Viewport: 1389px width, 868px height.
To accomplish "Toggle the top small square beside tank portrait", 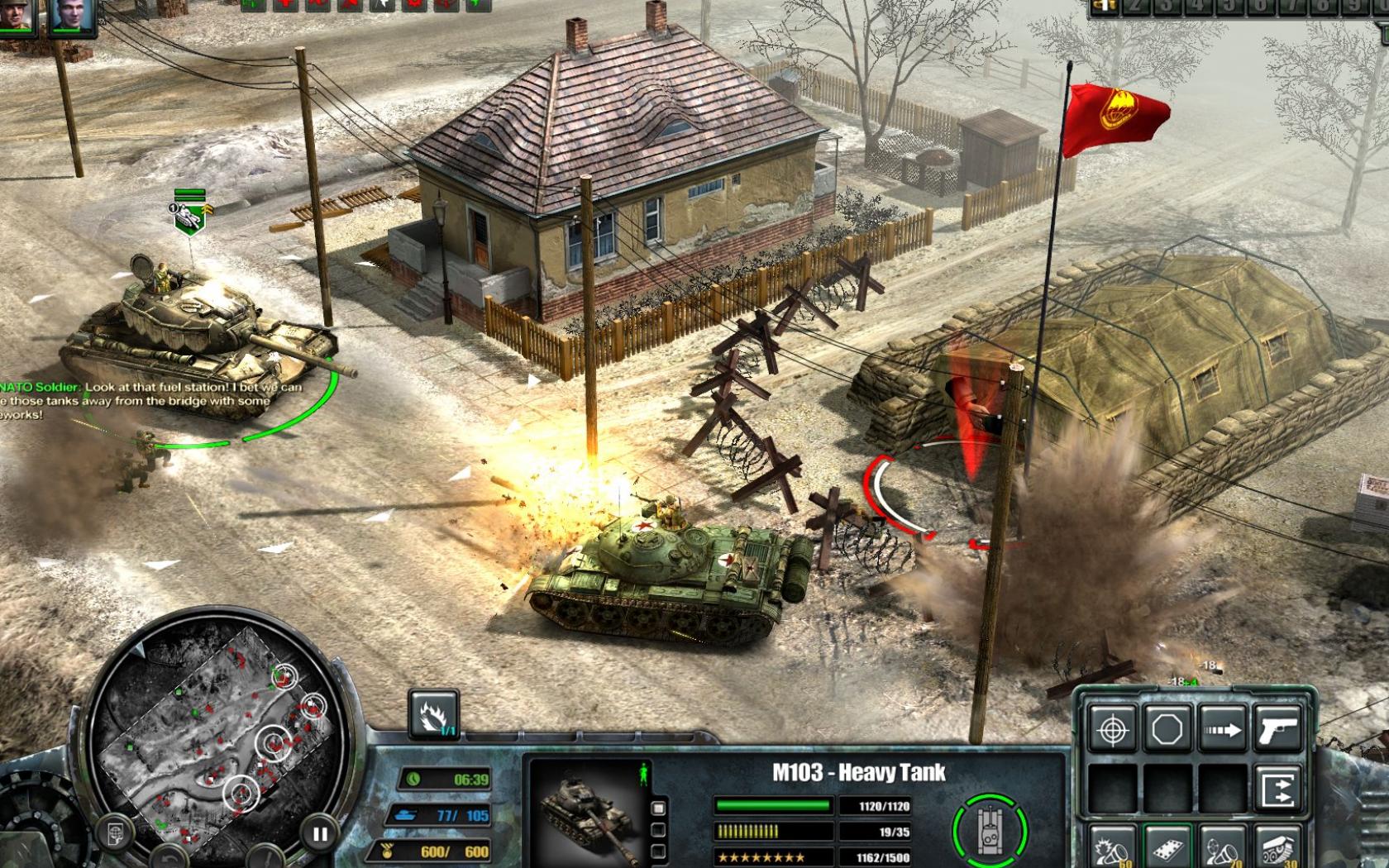I will [x=658, y=806].
